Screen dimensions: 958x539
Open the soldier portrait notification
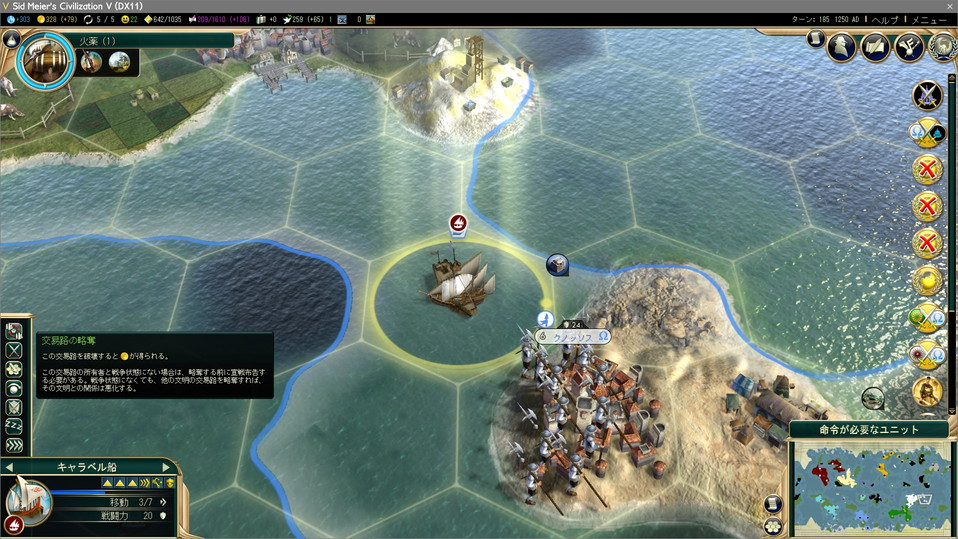(928, 391)
